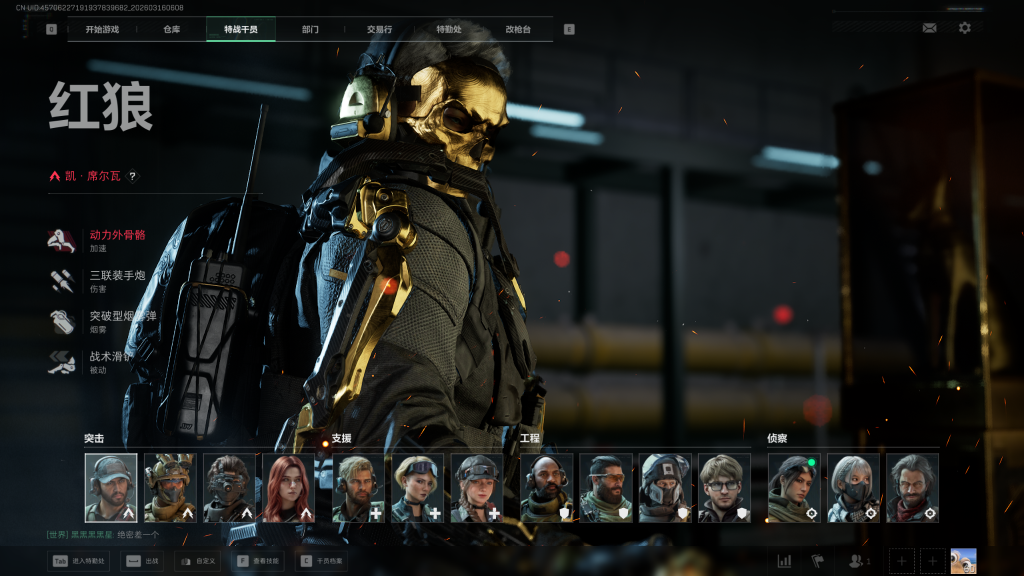Click the question mark beside 凯·席尔瓦

point(132,176)
